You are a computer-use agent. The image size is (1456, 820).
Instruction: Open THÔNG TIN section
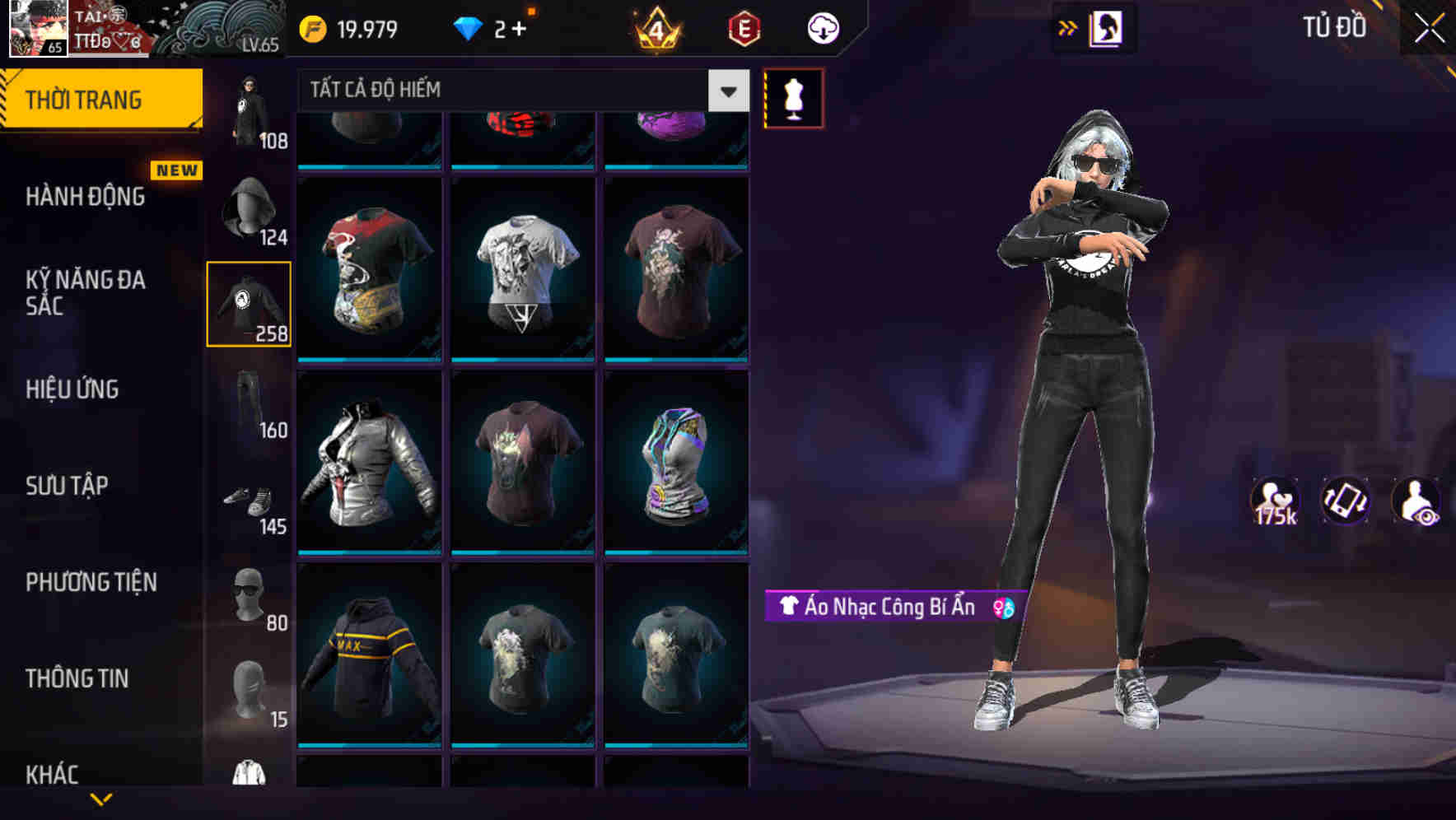click(79, 679)
